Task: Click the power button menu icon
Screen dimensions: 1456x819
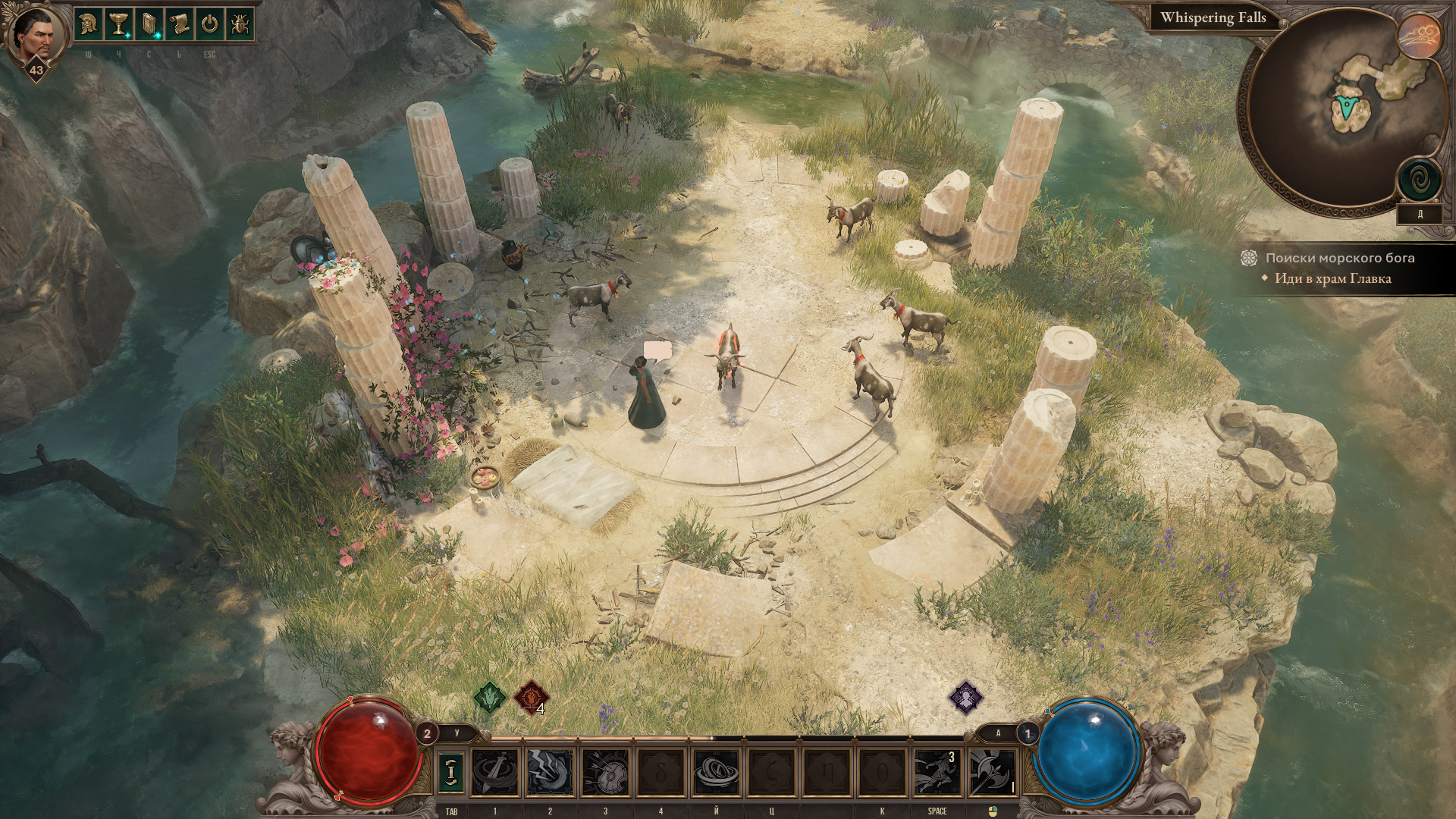Action: point(210,24)
